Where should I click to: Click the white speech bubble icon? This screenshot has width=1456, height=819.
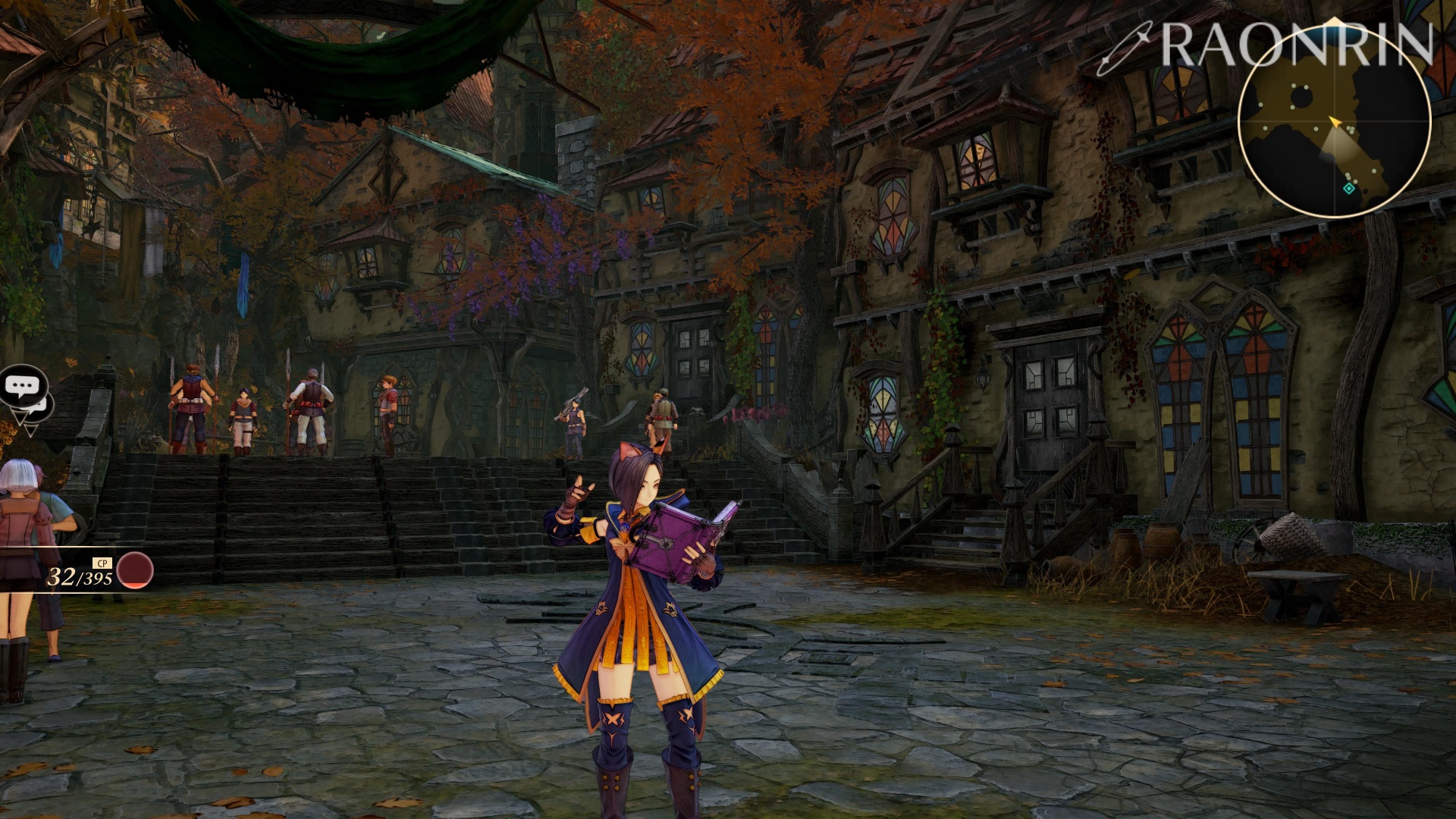click(x=22, y=386)
